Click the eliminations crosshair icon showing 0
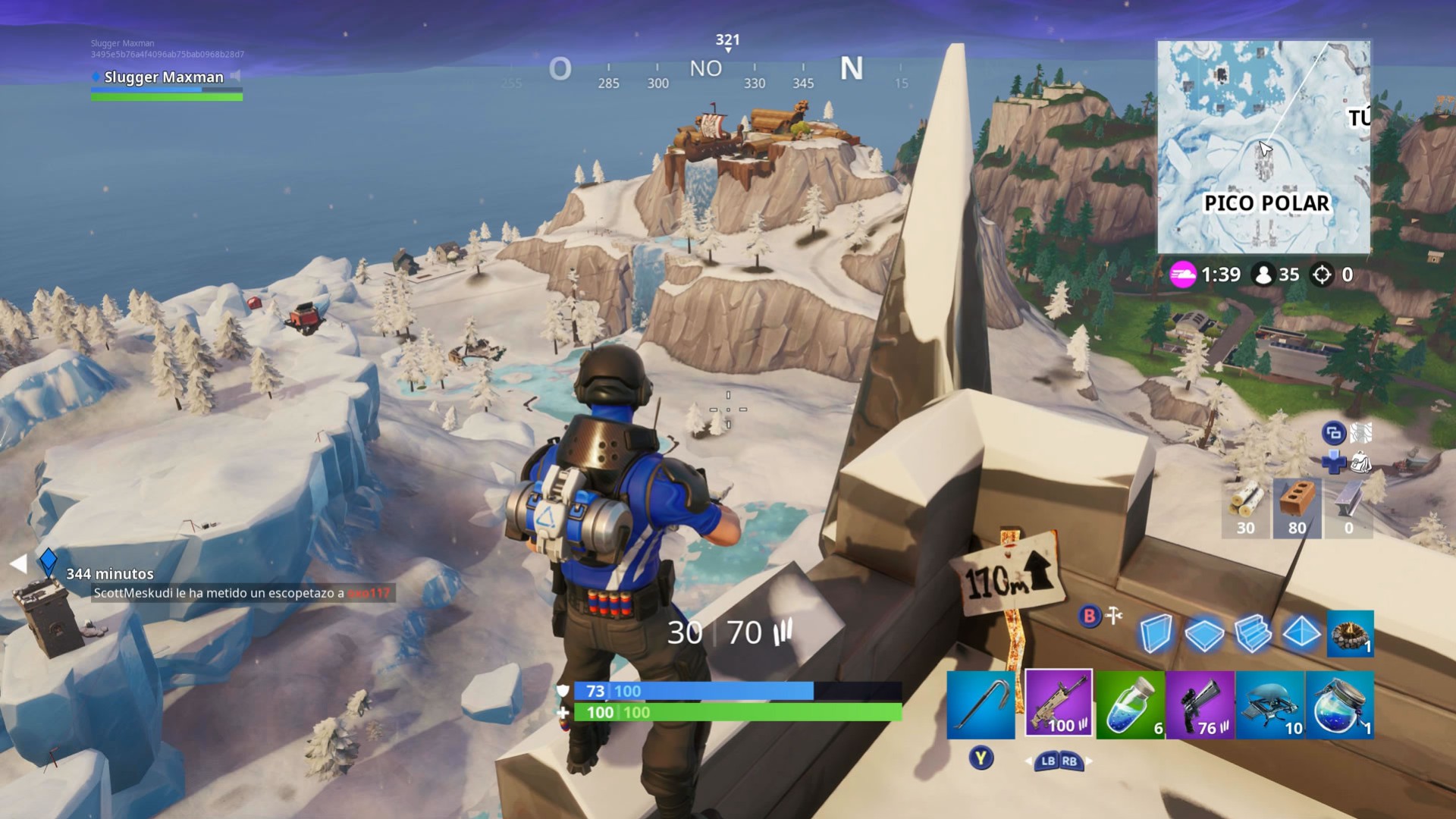Screen dimensions: 1456x819 coord(1323,275)
